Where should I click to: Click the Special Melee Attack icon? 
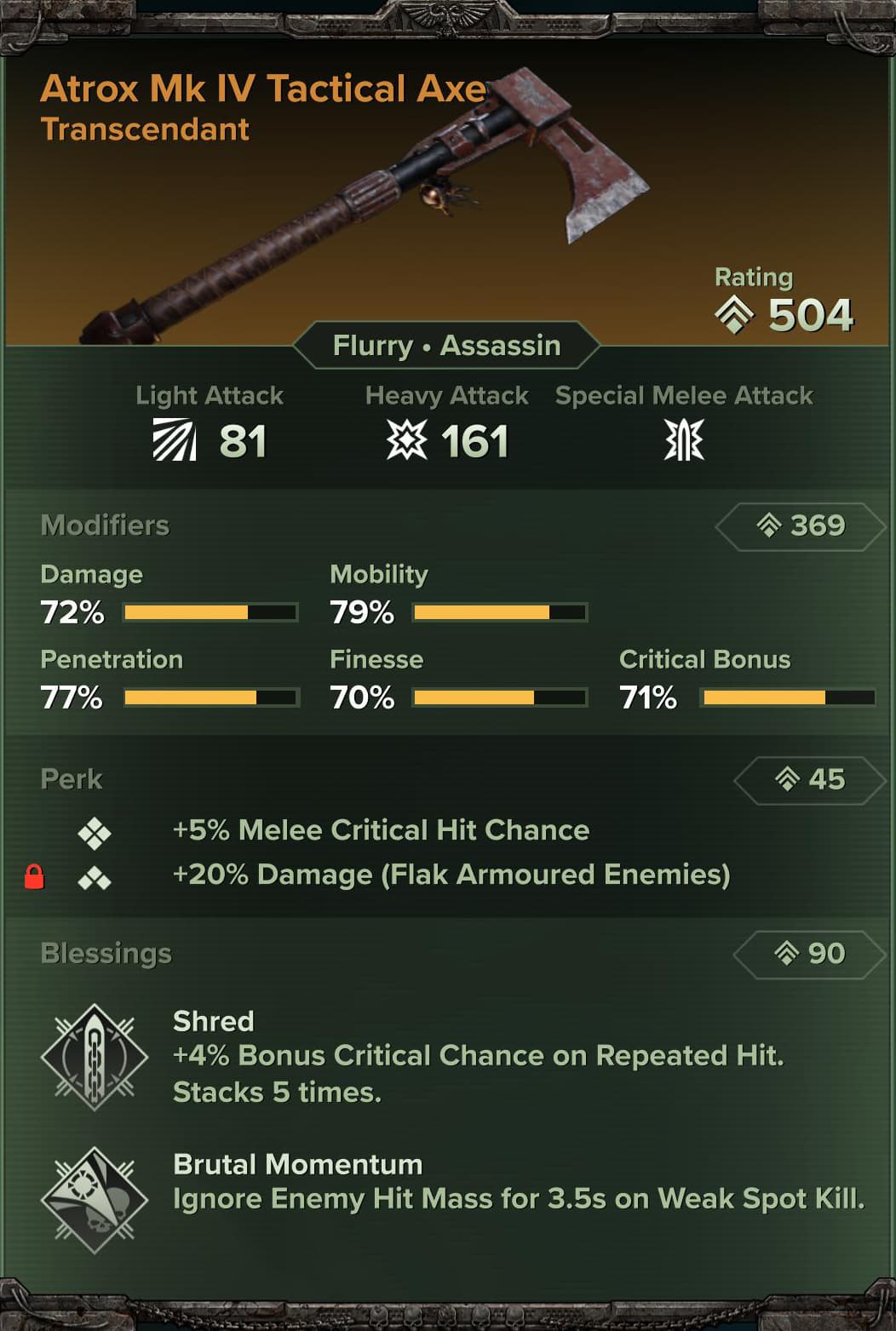point(683,440)
